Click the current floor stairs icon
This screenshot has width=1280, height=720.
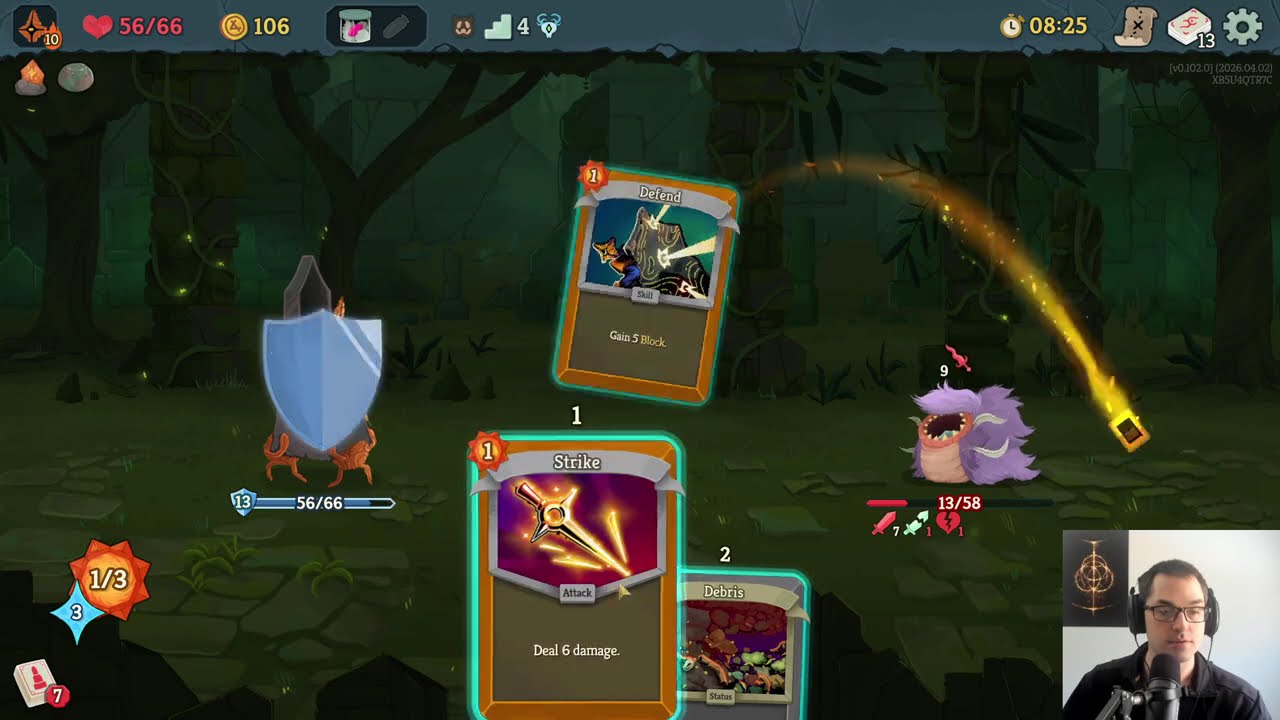point(498,27)
